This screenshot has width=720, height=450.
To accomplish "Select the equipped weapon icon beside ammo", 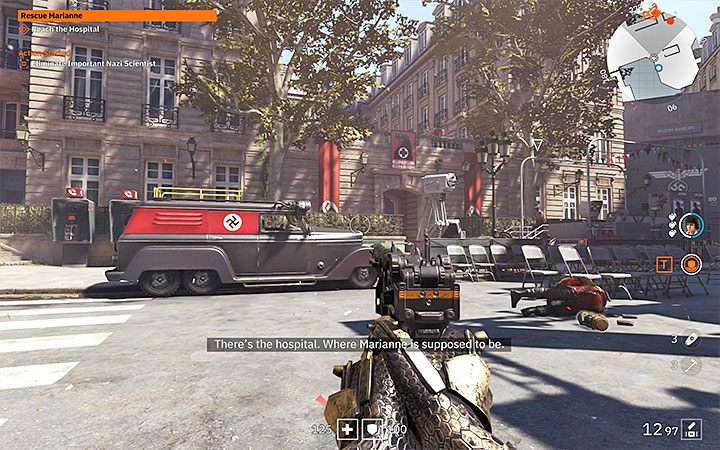I will point(690,430).
